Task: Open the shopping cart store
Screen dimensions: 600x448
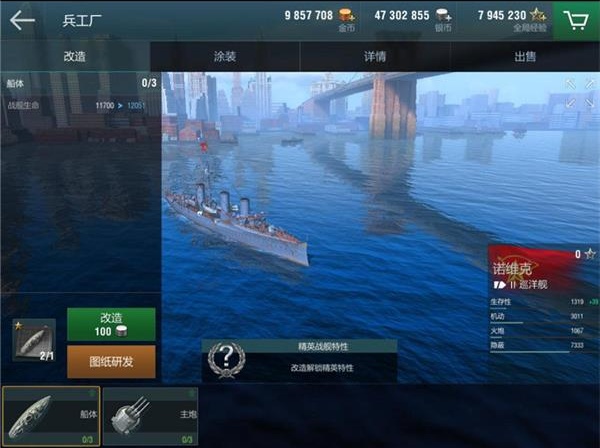Action: click(x=575, y=19)
